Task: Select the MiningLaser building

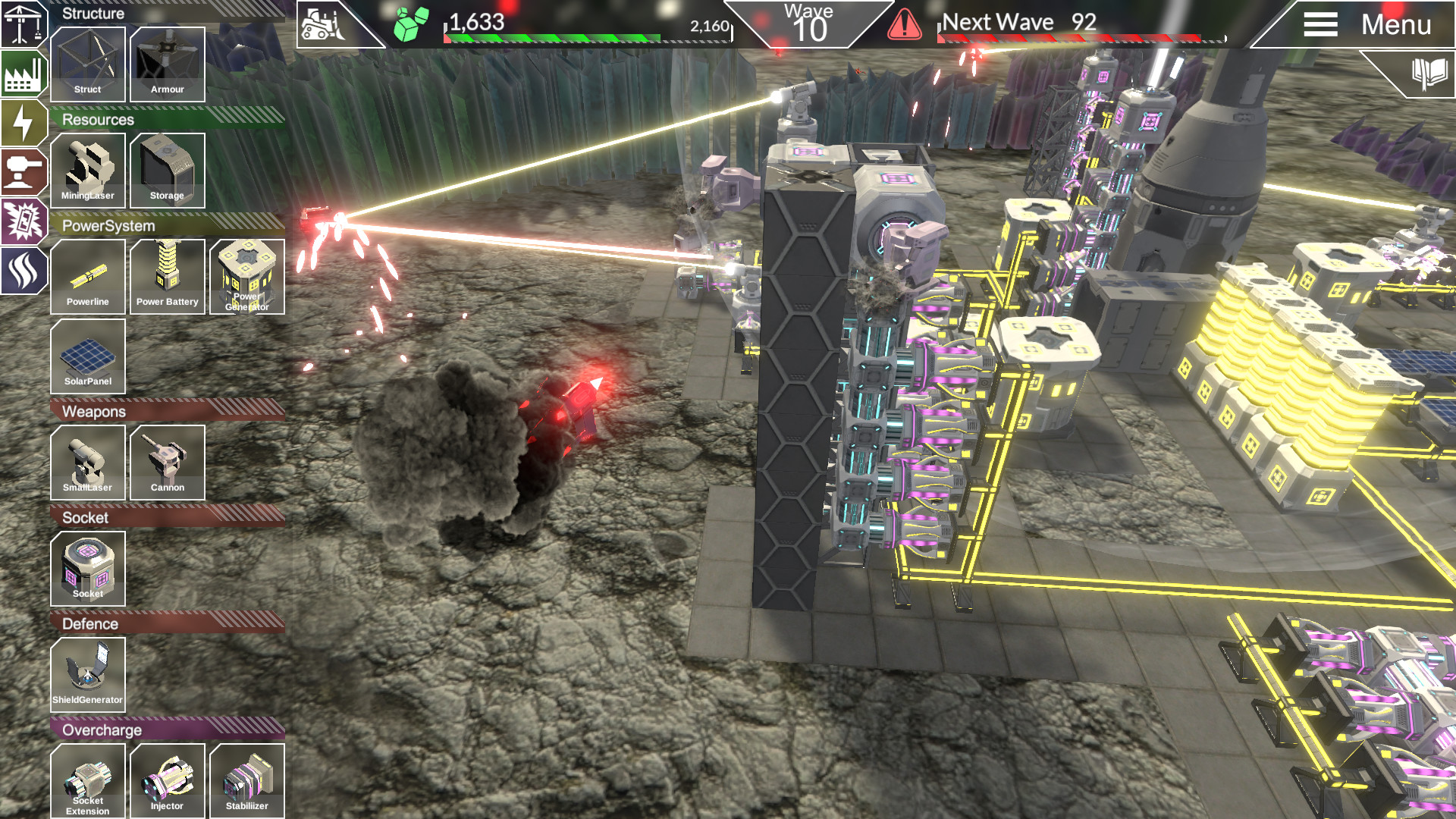Action: pyautogui.click(x=88, y=171)
